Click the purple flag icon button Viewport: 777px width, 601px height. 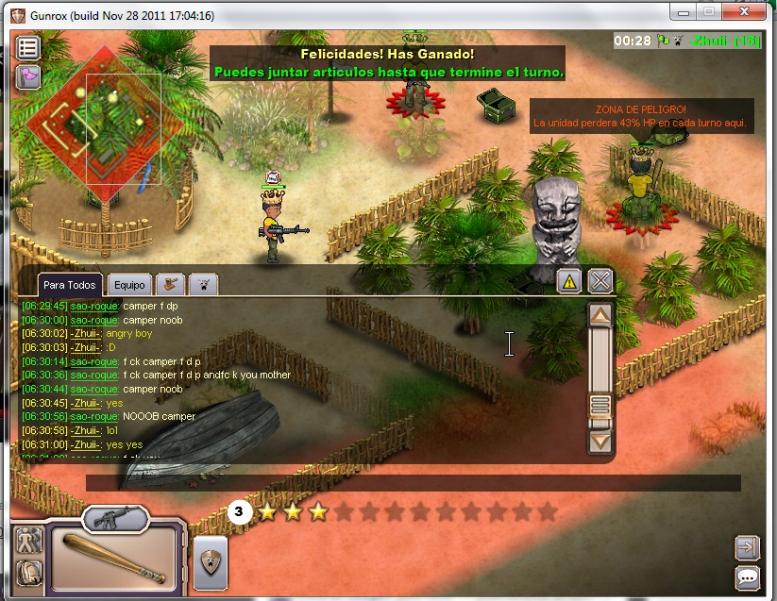tap(28, 77)
